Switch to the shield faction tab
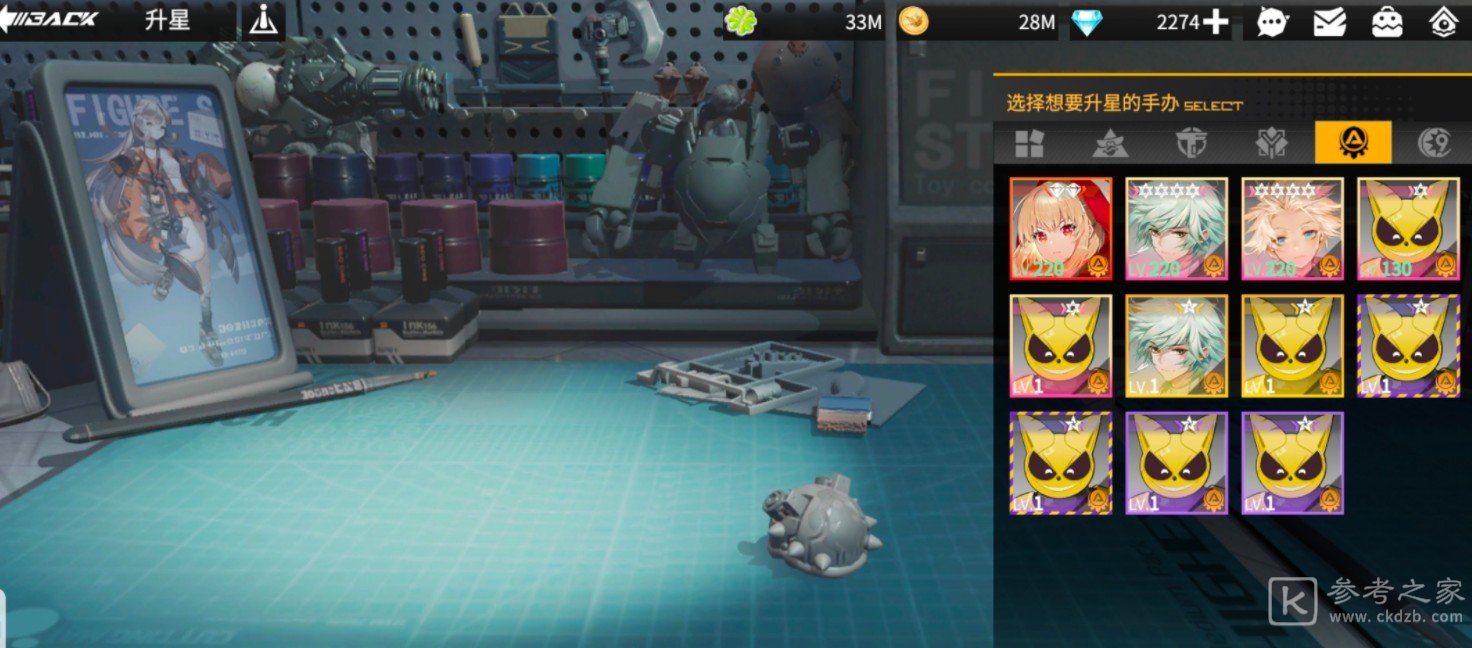This screenshot has width=1472, height=648. pos(1191,143)
